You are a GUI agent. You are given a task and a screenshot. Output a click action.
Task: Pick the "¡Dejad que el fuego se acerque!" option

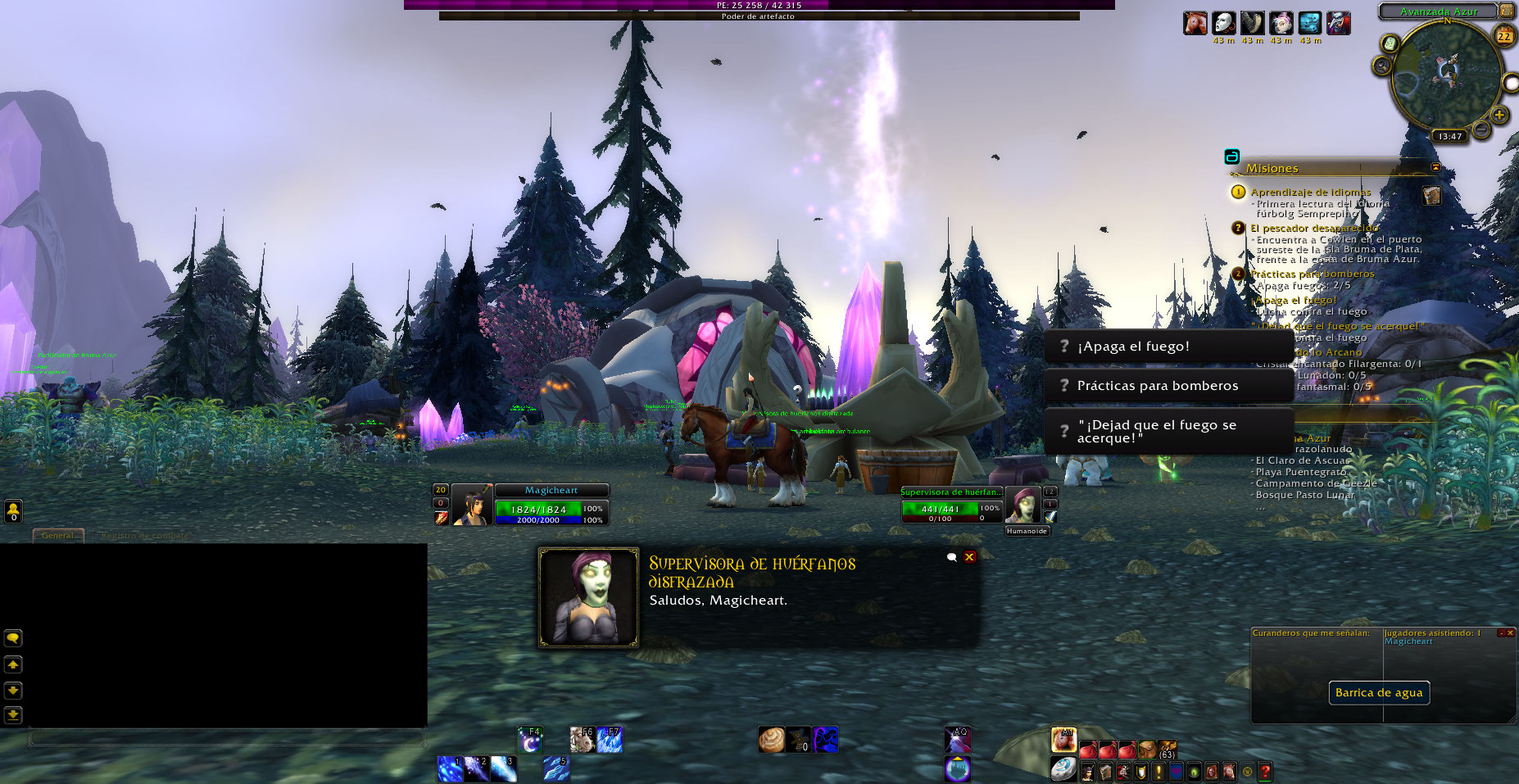[1168, 432]
